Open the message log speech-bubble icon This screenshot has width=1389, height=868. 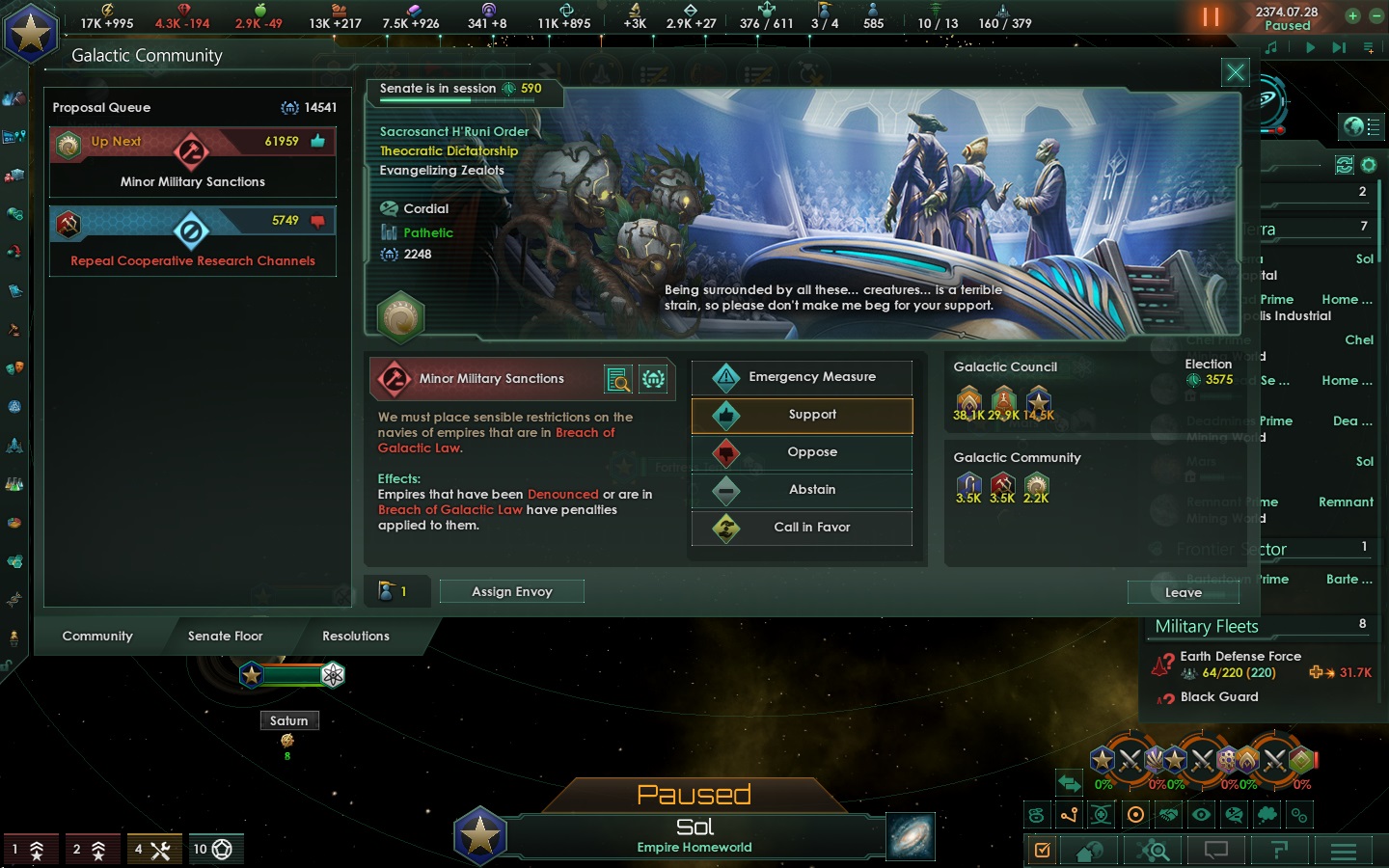point(1215,850)
